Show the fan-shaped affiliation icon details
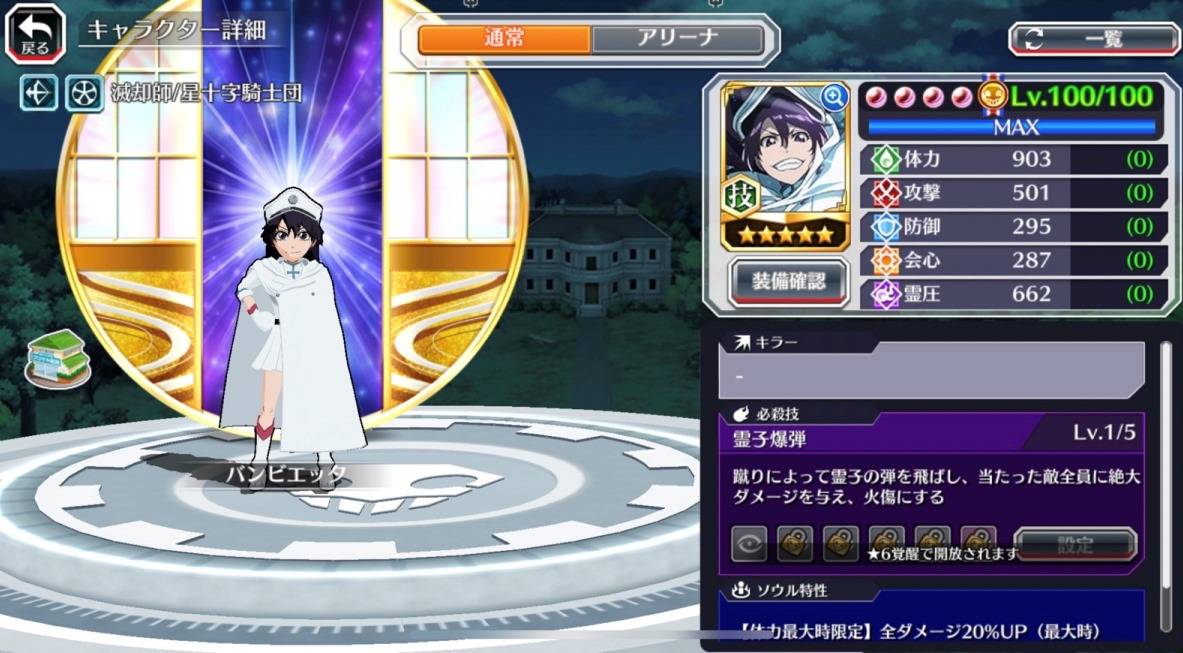 (84, 94)
